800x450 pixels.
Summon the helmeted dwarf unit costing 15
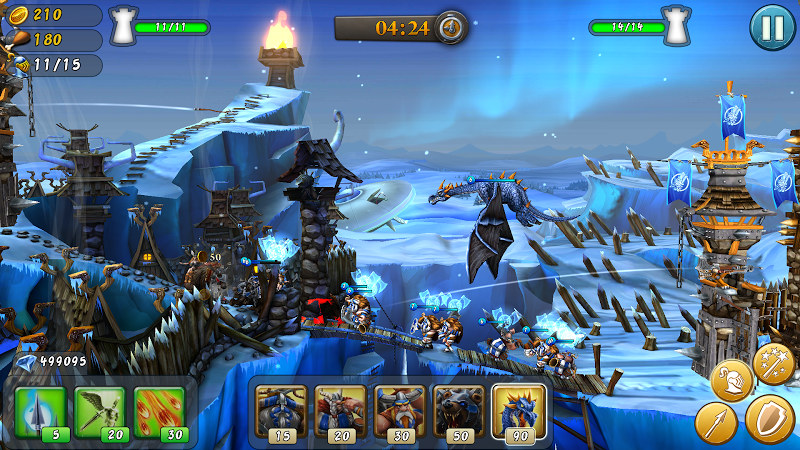(x=280, y=410)
